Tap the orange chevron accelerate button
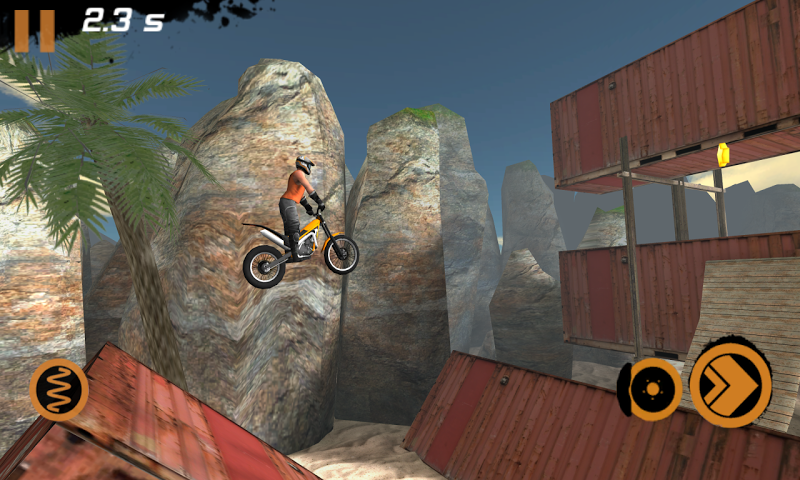 tap(731, 384)
